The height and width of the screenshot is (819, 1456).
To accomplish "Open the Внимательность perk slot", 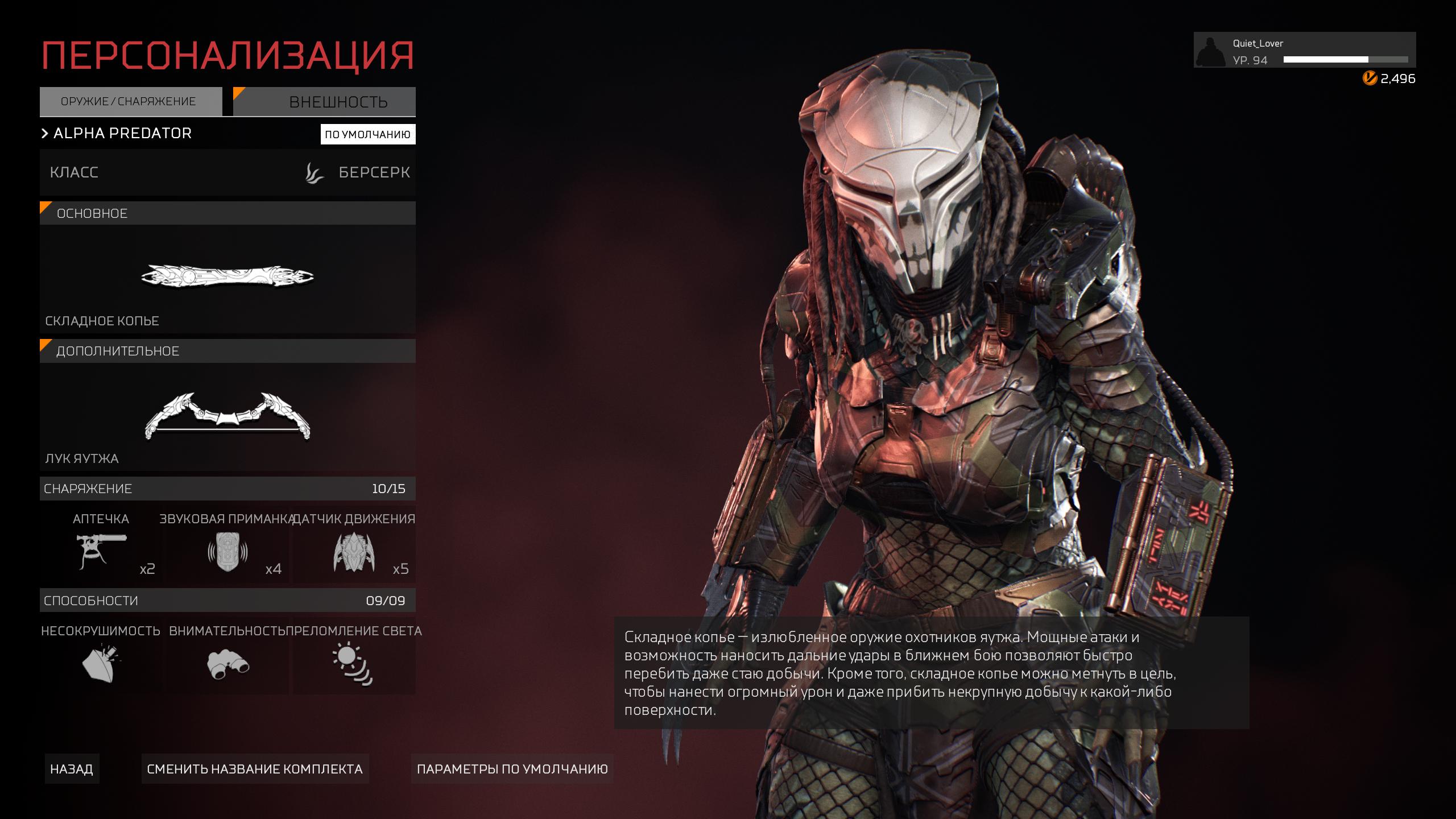I will coord(227,656).
